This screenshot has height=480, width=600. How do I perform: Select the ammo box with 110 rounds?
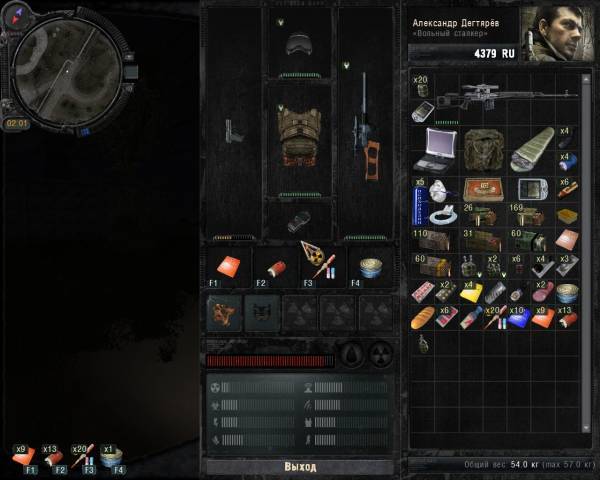tap(431, 240)
